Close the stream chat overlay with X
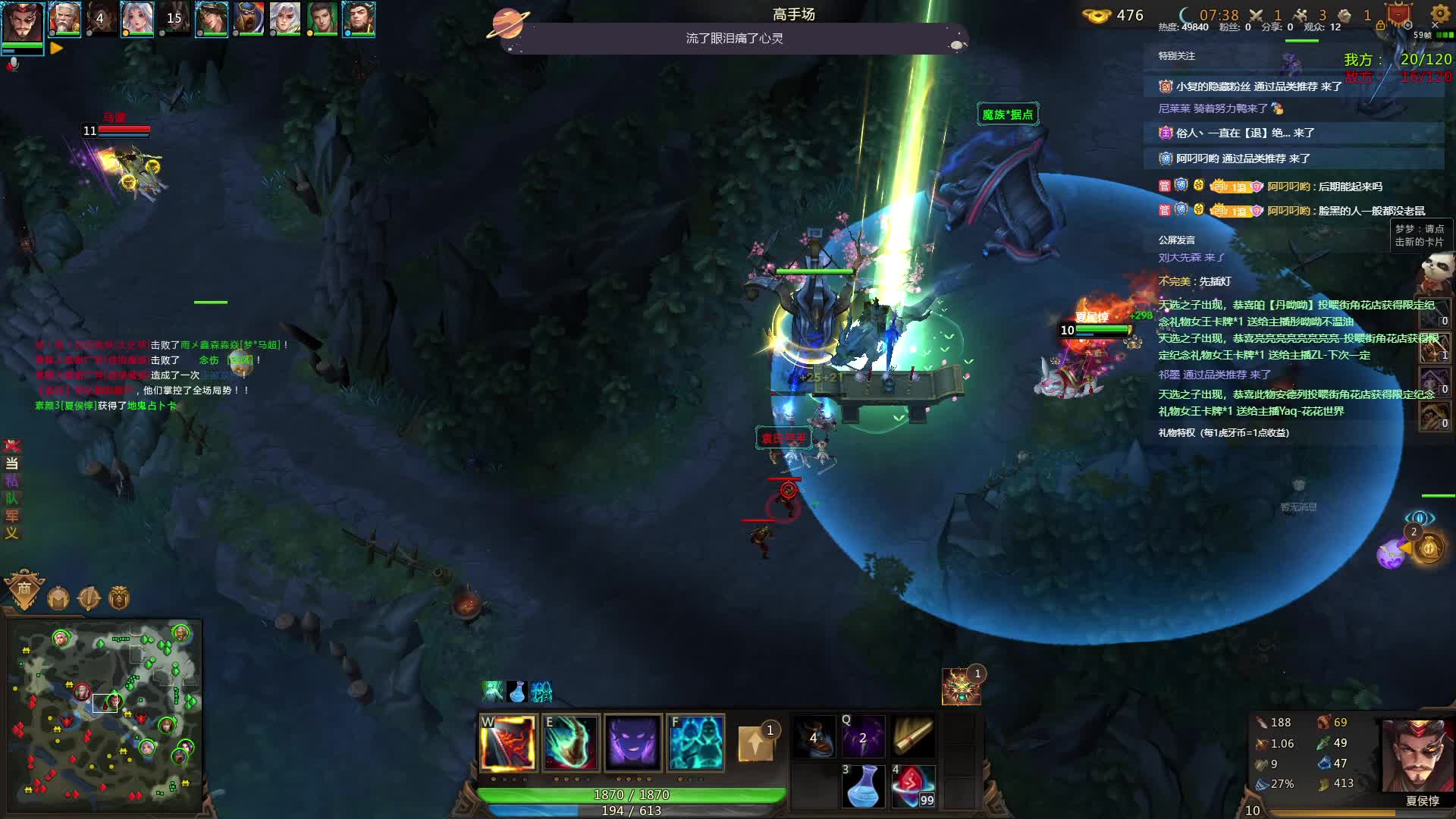This screenshot has width=1456, height=819. coord(1435,26)
